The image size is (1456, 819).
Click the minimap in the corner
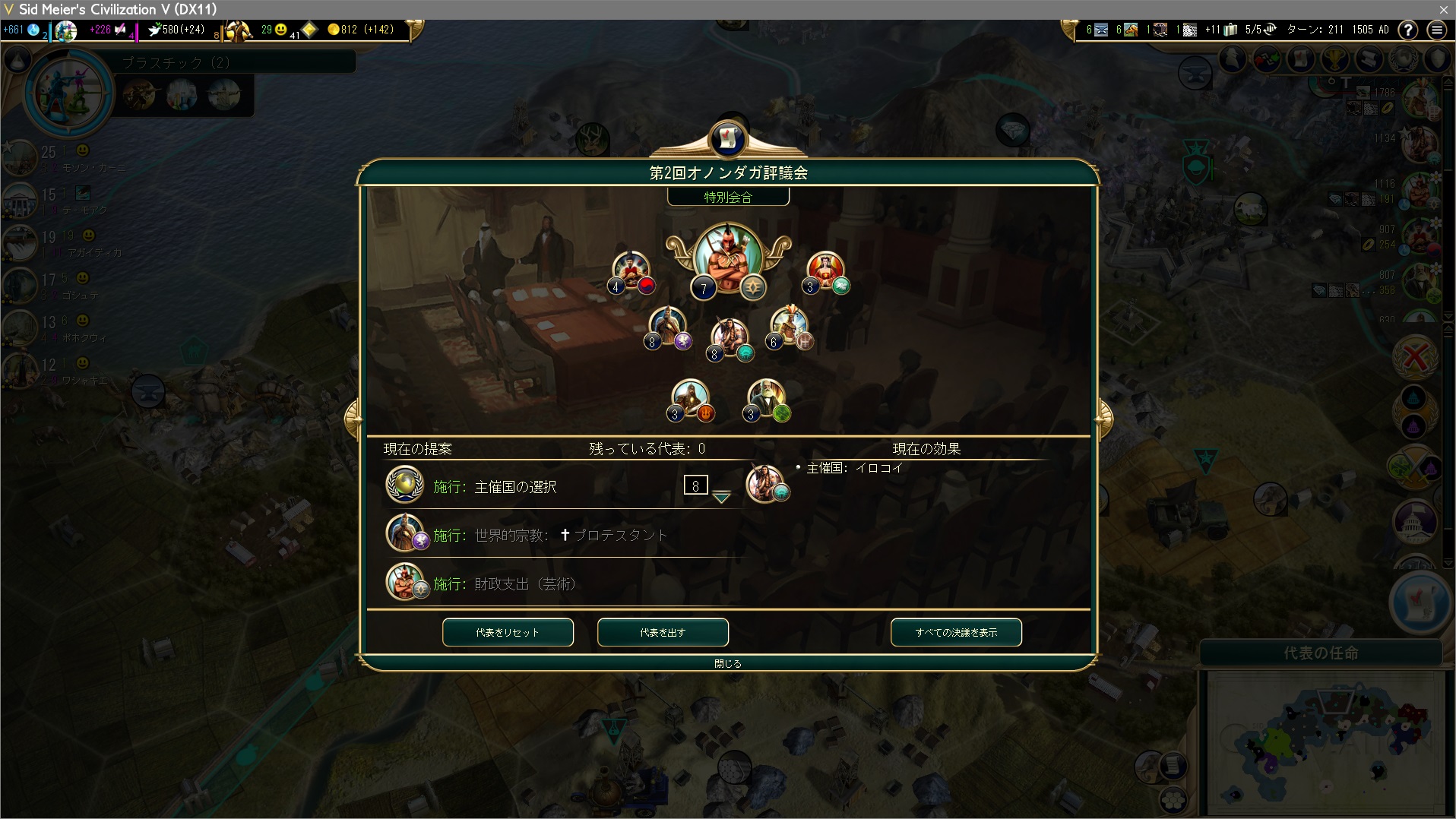(1325, 741)
